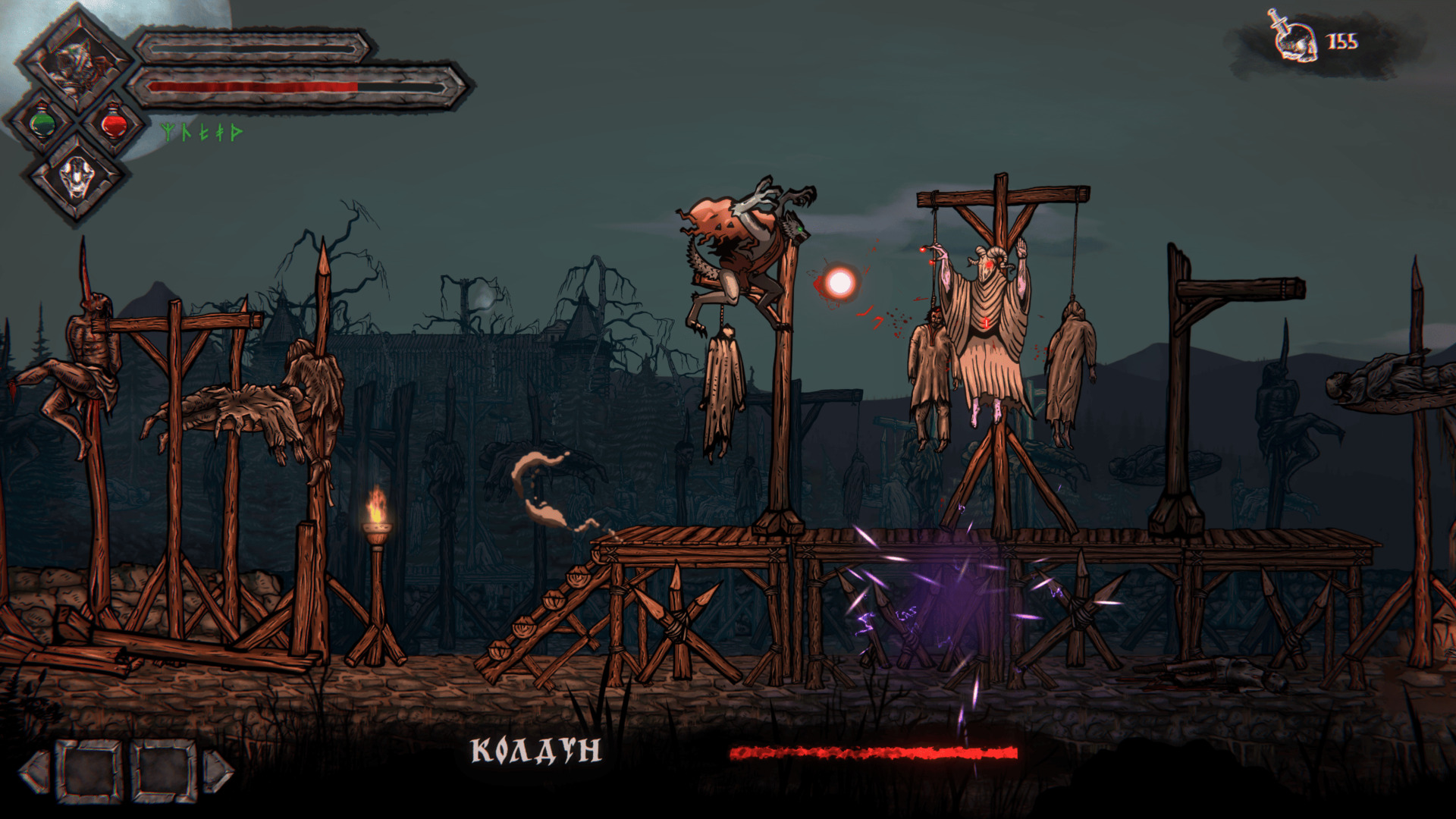The image size is (1456, 819).
Task: Use the green potion flask
Action: click(x=43, y=123)
